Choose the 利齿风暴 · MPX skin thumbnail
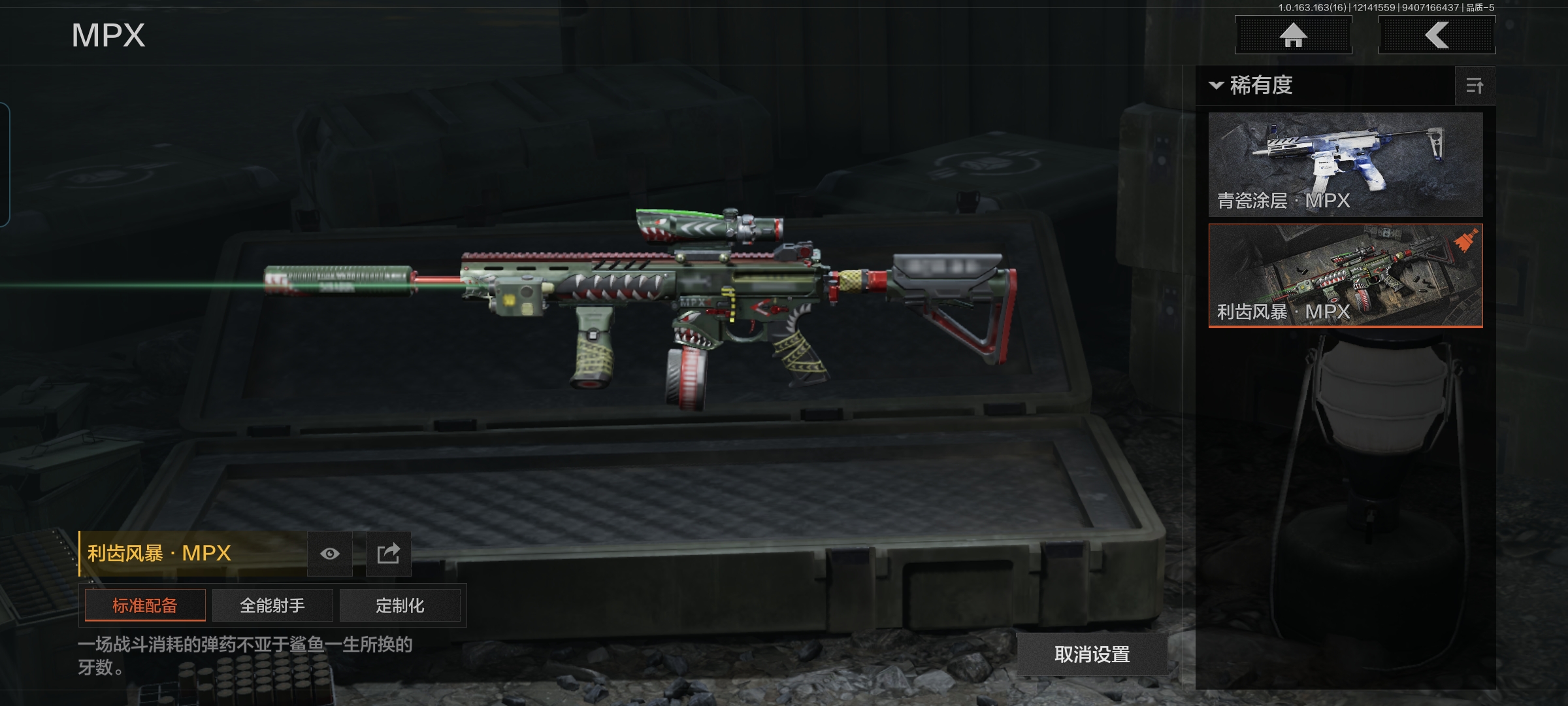Image resolution: width=1568 pixels, height=706 pixels. (1345, 275)
